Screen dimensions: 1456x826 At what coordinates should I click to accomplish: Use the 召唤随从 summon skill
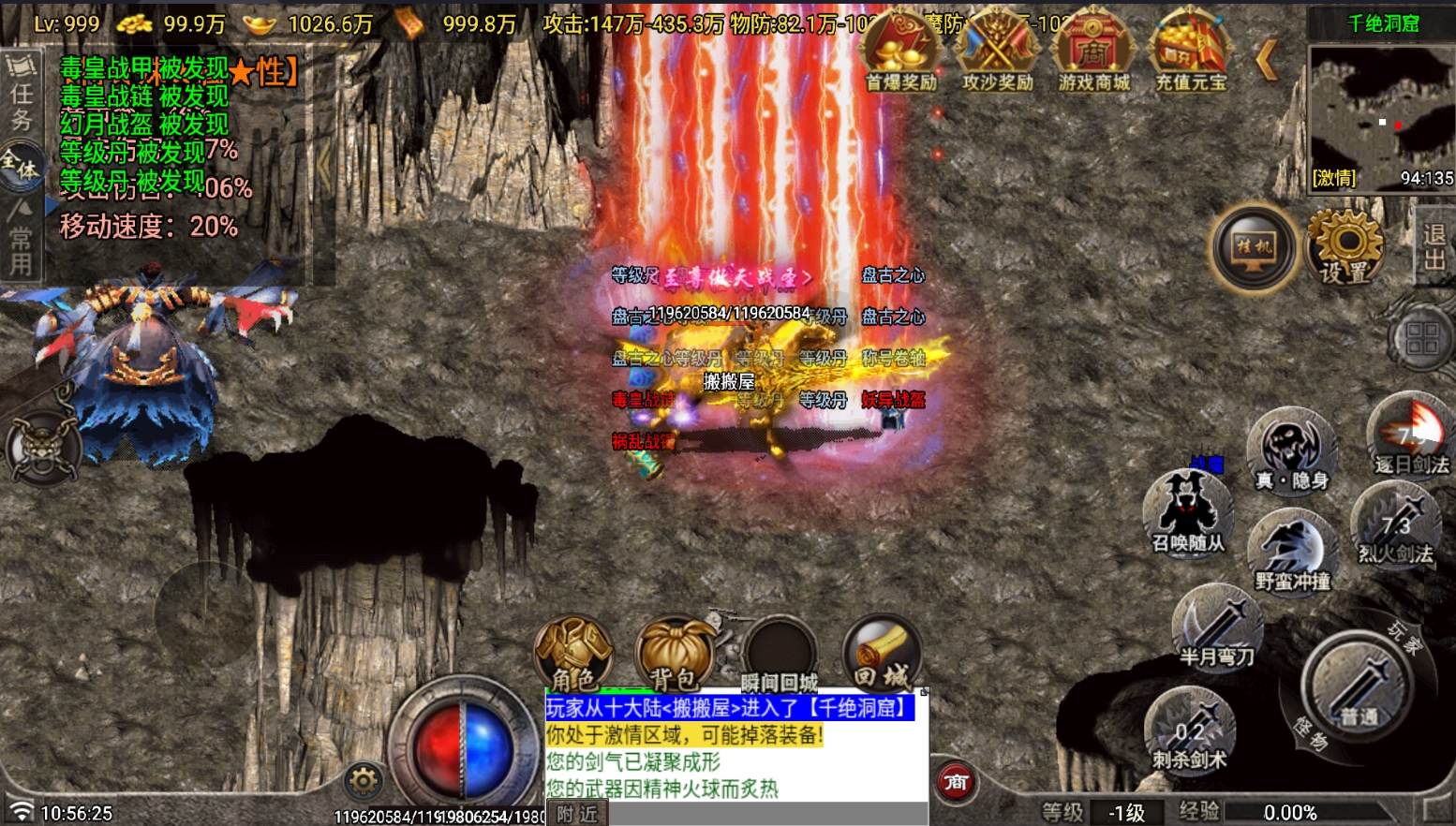click(x=1188, y=511)
